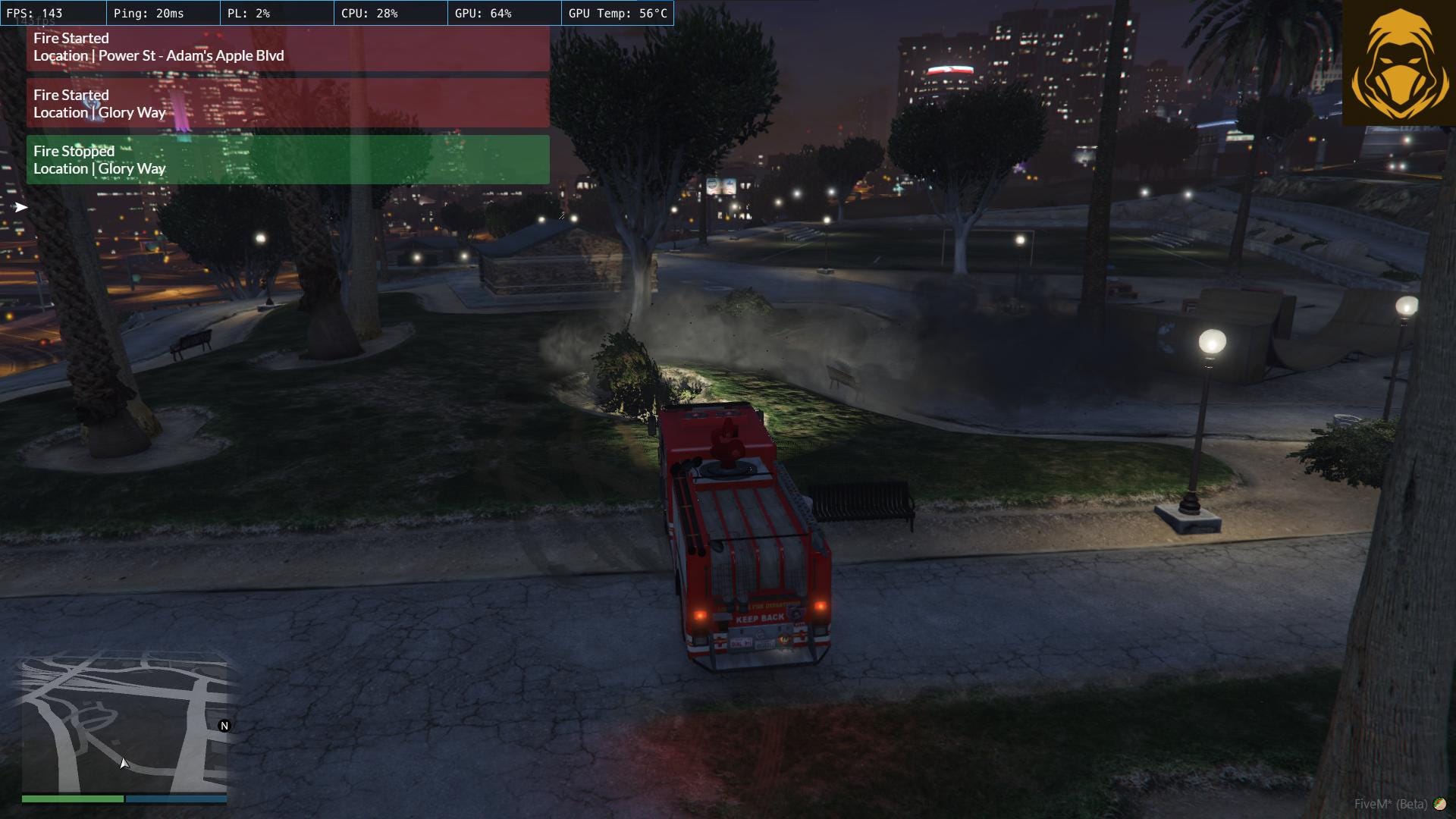
Task: Dismiss the Glory Way Fire Started banner
Action: click(288, 103)
